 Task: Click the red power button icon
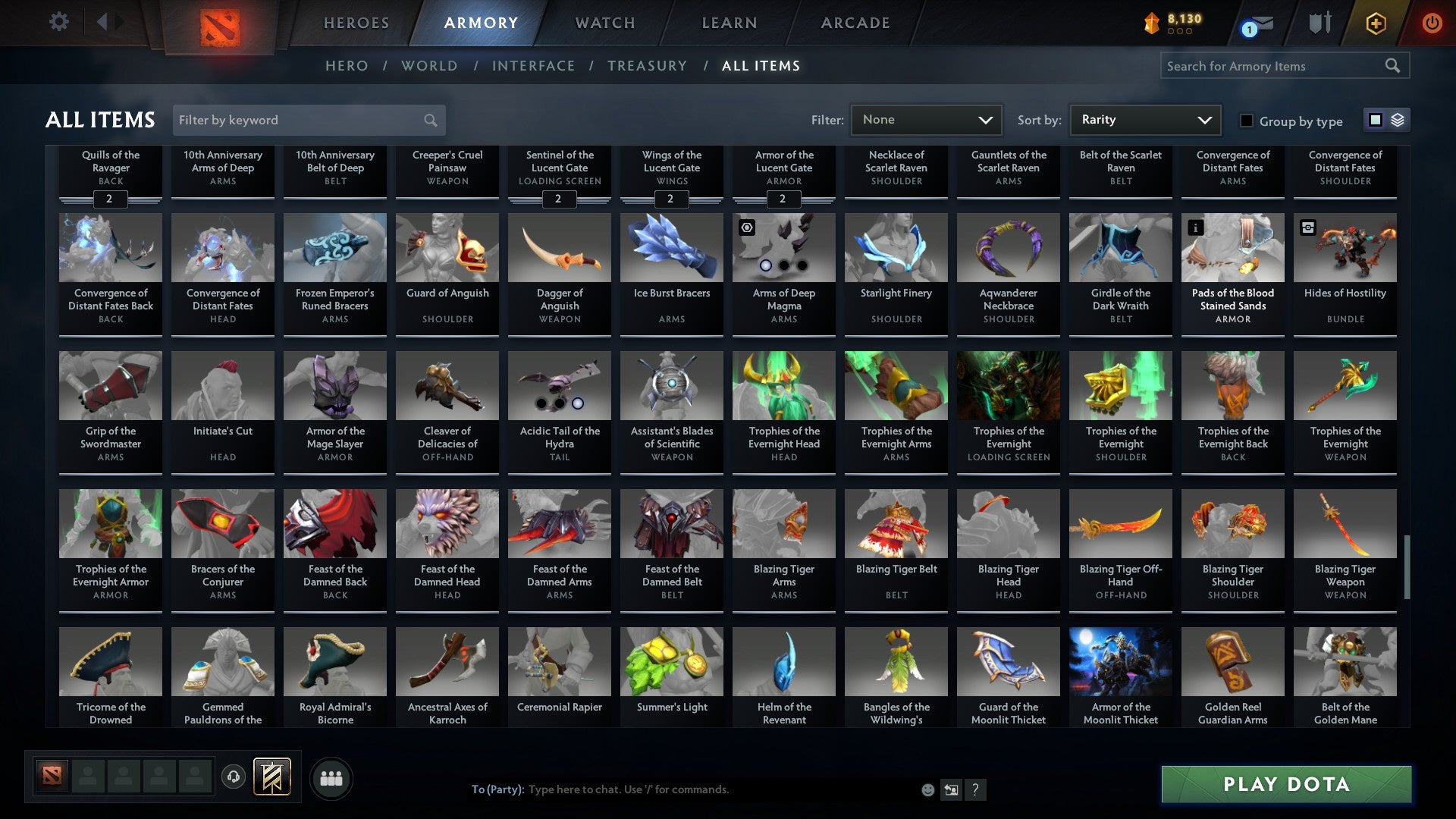pos(1433,23)
